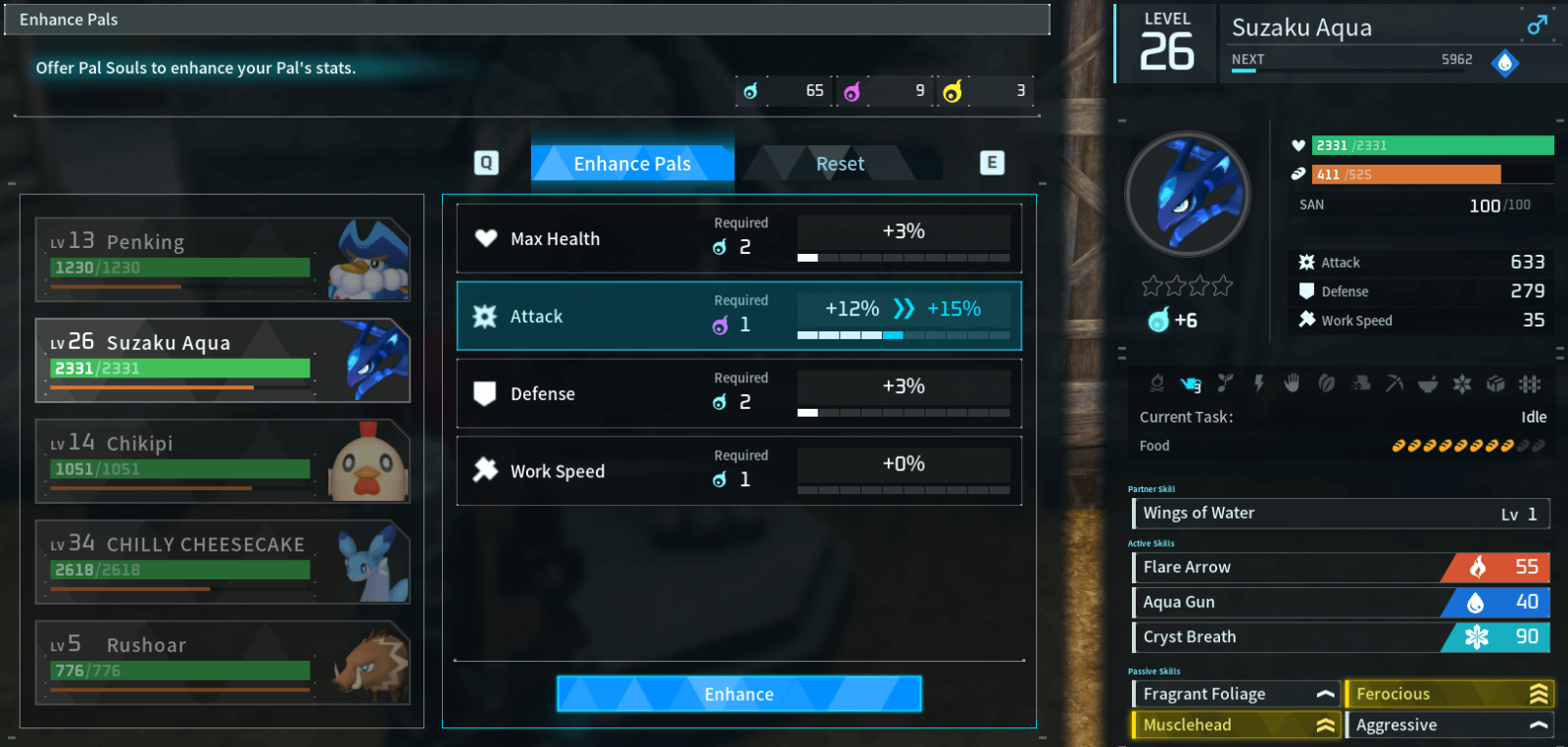Viewport: 1568px width, 747px height.
Task: Select the Transporting box suitability icon
Action: (1496, 383)
